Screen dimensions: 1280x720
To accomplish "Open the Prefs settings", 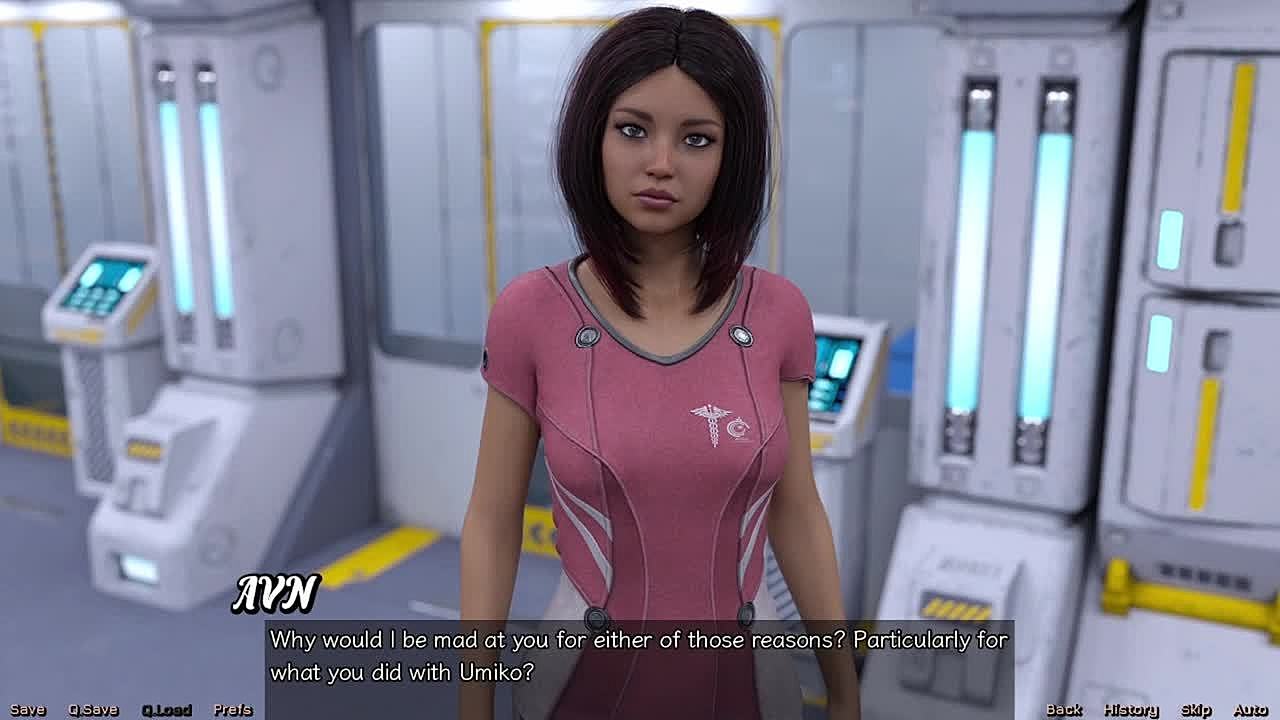I will pyautogui.click(x=233, y=710).
